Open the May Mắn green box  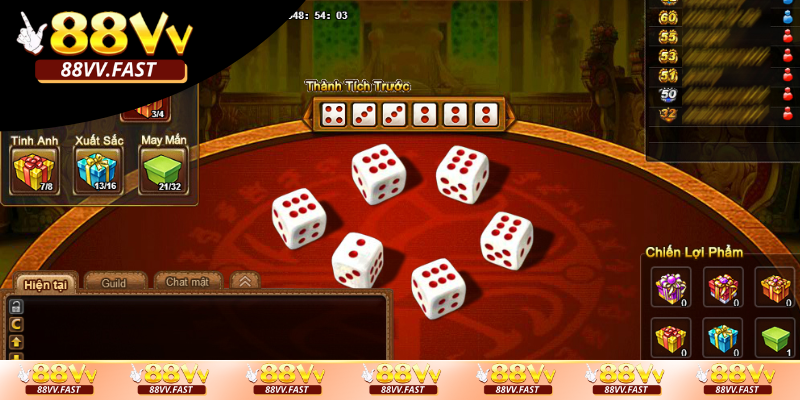162,171
